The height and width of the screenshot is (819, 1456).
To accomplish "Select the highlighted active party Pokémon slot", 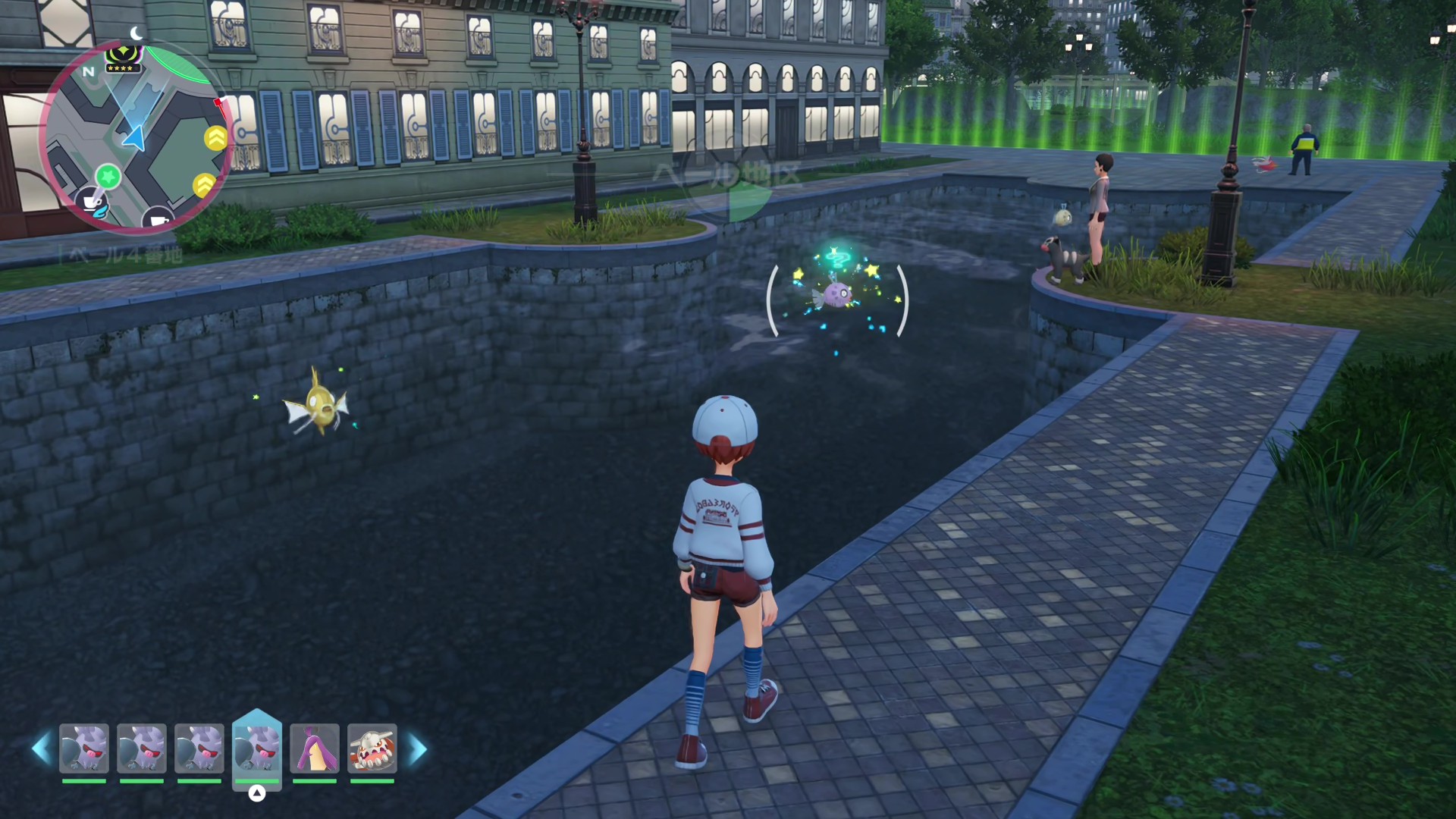I will (x=257, y=749).
